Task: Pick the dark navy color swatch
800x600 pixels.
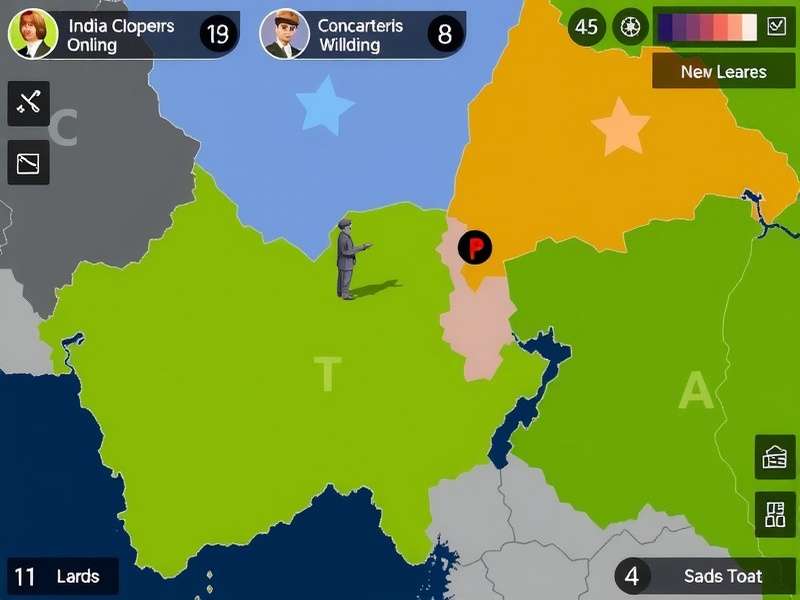Action: pyautogui.click(x=666, y=27)
